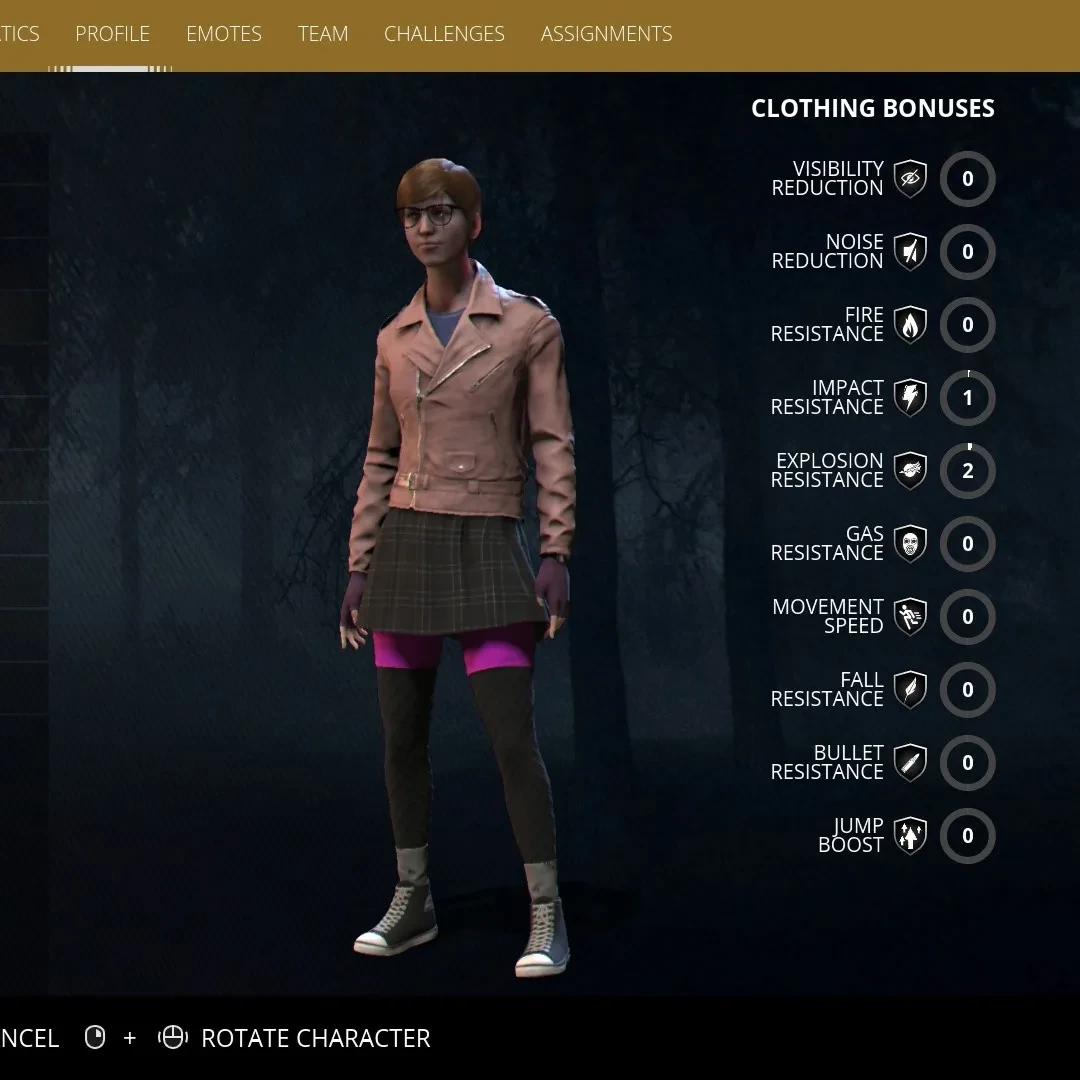Select the Noise Reduction shield icon
Viewport: 1080px width, 1080px height.
point(910,252)
